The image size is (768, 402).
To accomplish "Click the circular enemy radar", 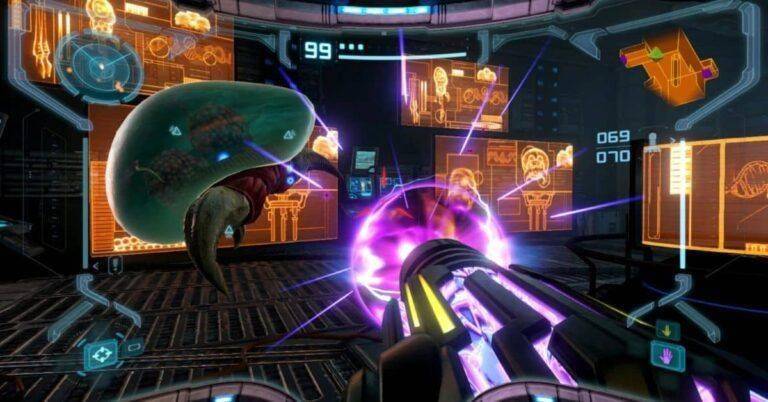I will (96, 63).
